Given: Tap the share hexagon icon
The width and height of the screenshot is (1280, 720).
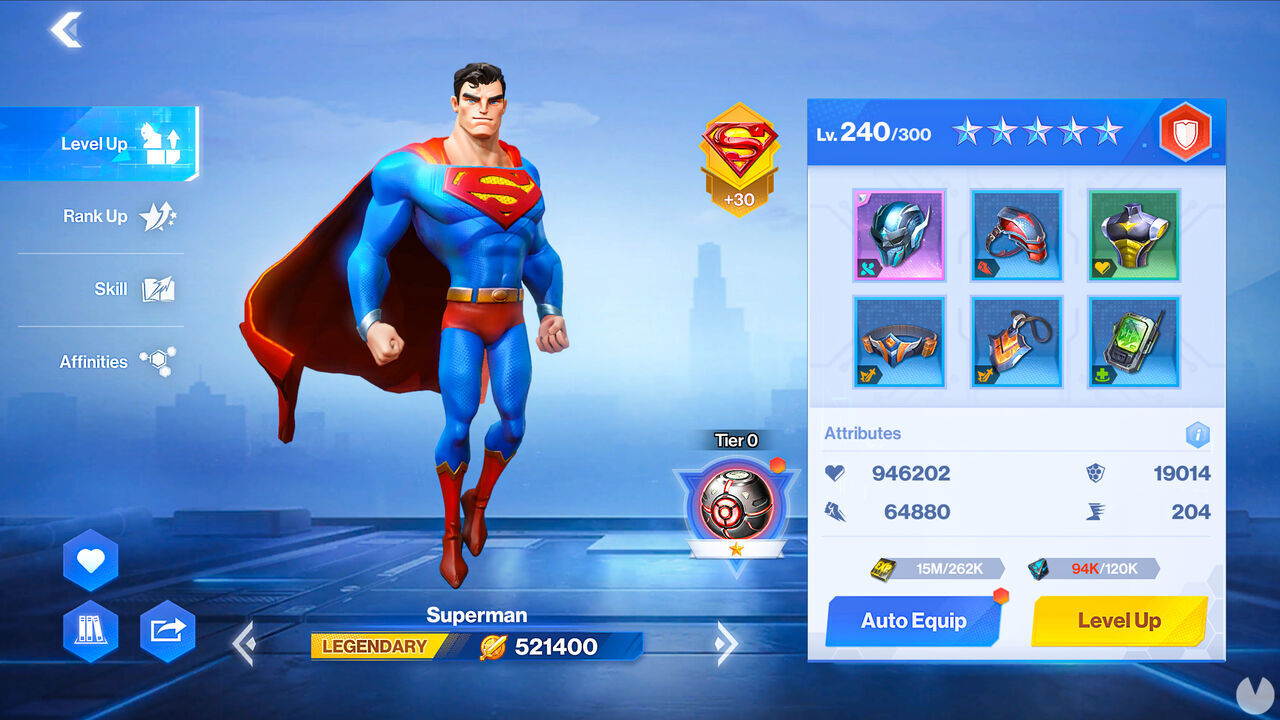Looking at the screenshot, I should (167, 631).
